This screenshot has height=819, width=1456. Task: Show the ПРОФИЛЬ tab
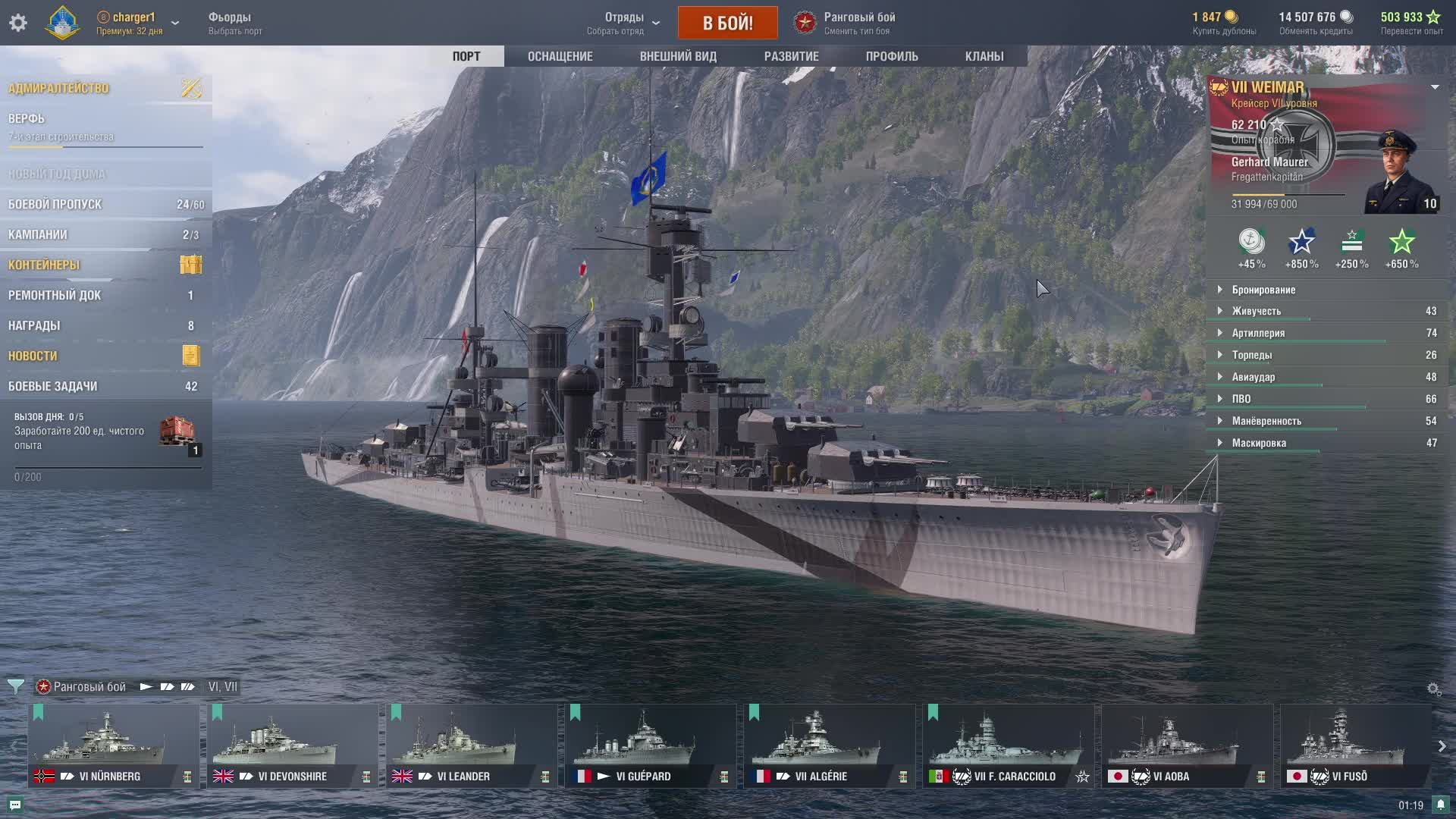pyautogui.click(x=891, y=56)
